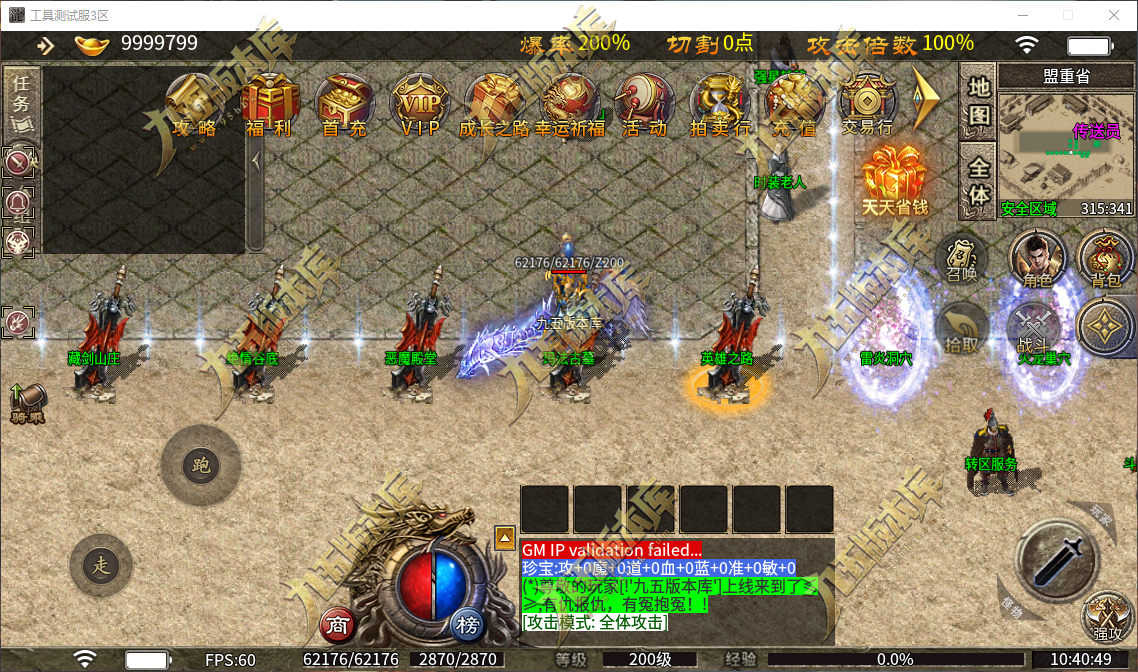The image size is (1138, 672).
Task: Open the 商 shop button
Action: pos(338,625)
